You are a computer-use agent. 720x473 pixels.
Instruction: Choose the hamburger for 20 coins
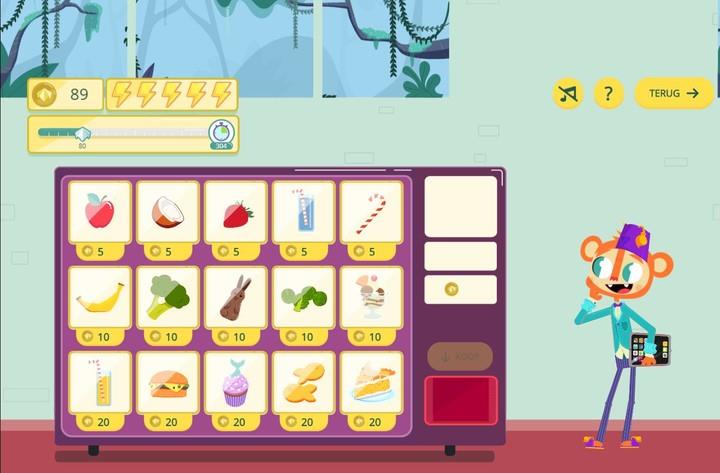tap(168, 383)
